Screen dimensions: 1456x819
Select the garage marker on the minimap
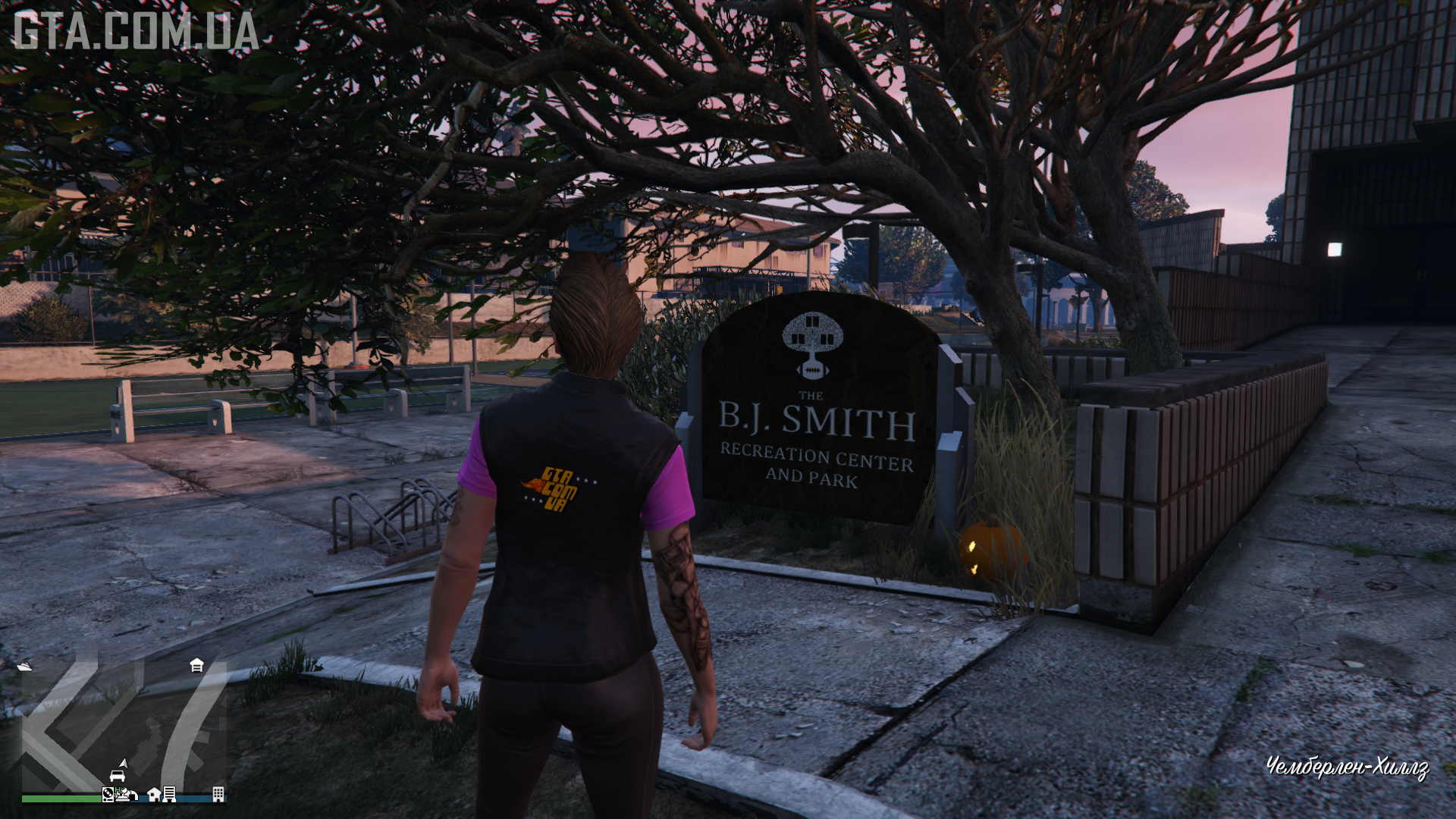click(x=196, y=665)
